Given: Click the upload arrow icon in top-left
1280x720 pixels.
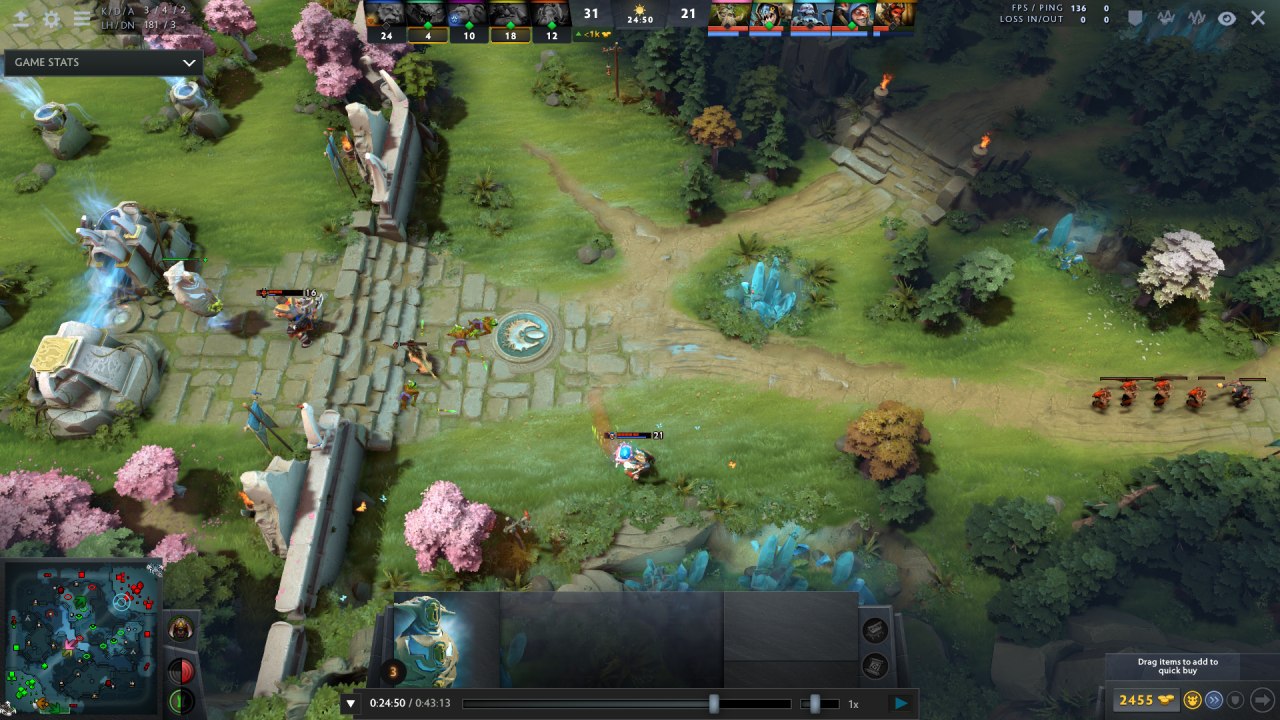Looking at the screenshot, I should point(21,19).
